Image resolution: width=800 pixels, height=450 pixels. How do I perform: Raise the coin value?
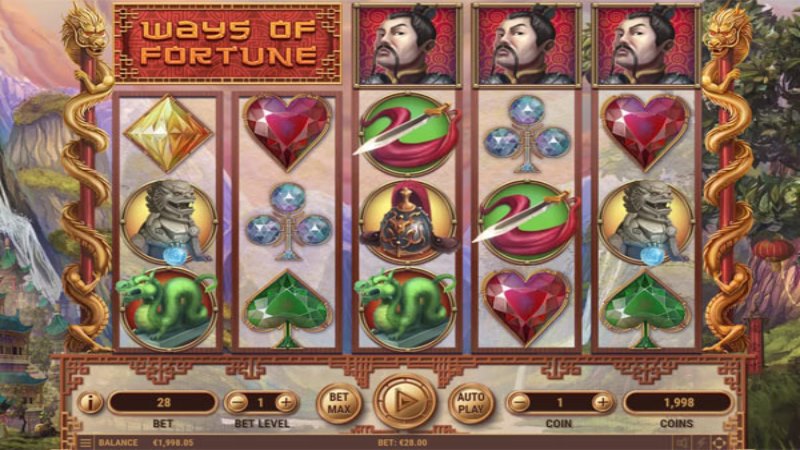coord(603,403)
